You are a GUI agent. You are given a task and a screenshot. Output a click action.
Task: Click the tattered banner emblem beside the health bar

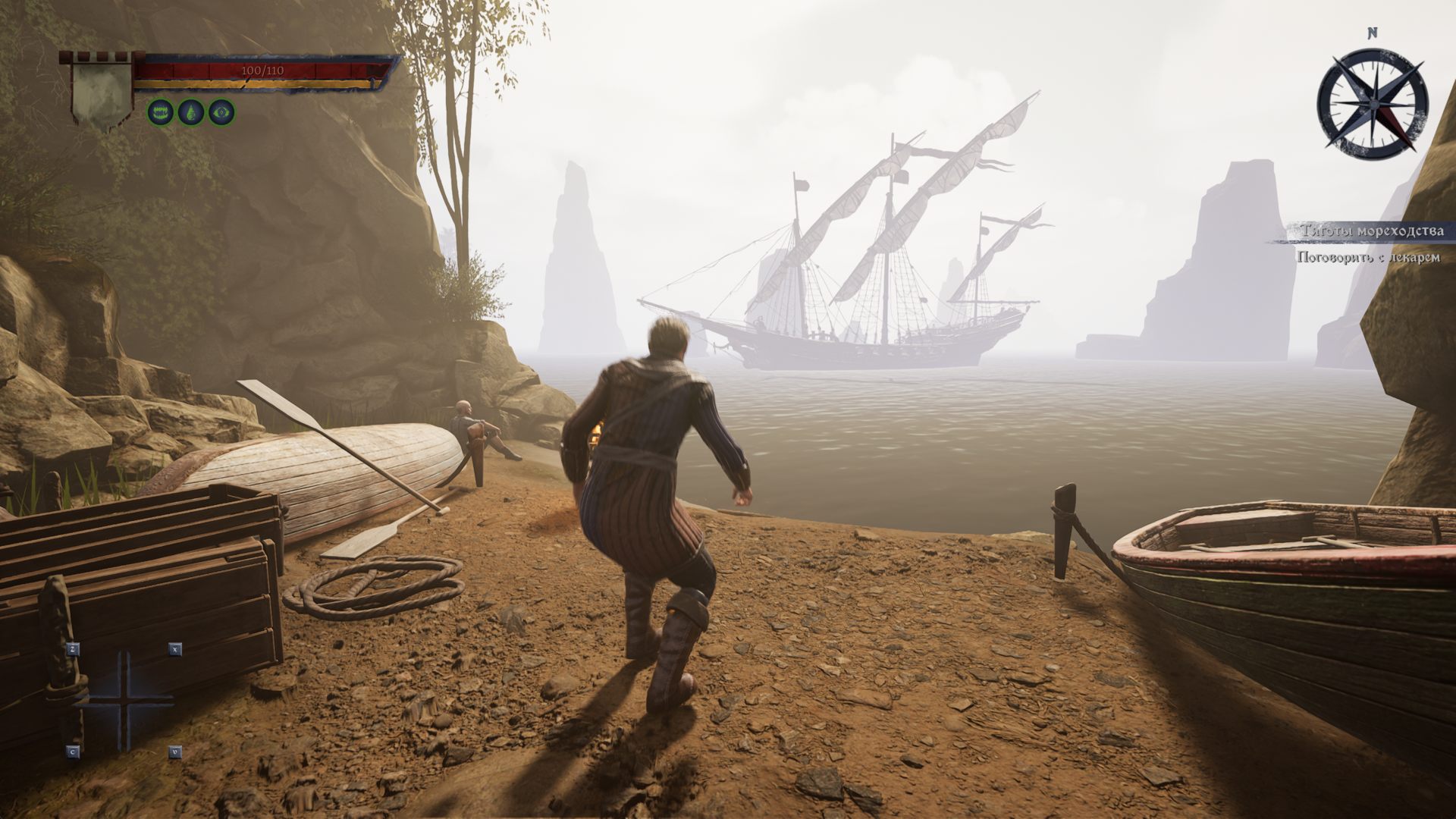(101, 93)
